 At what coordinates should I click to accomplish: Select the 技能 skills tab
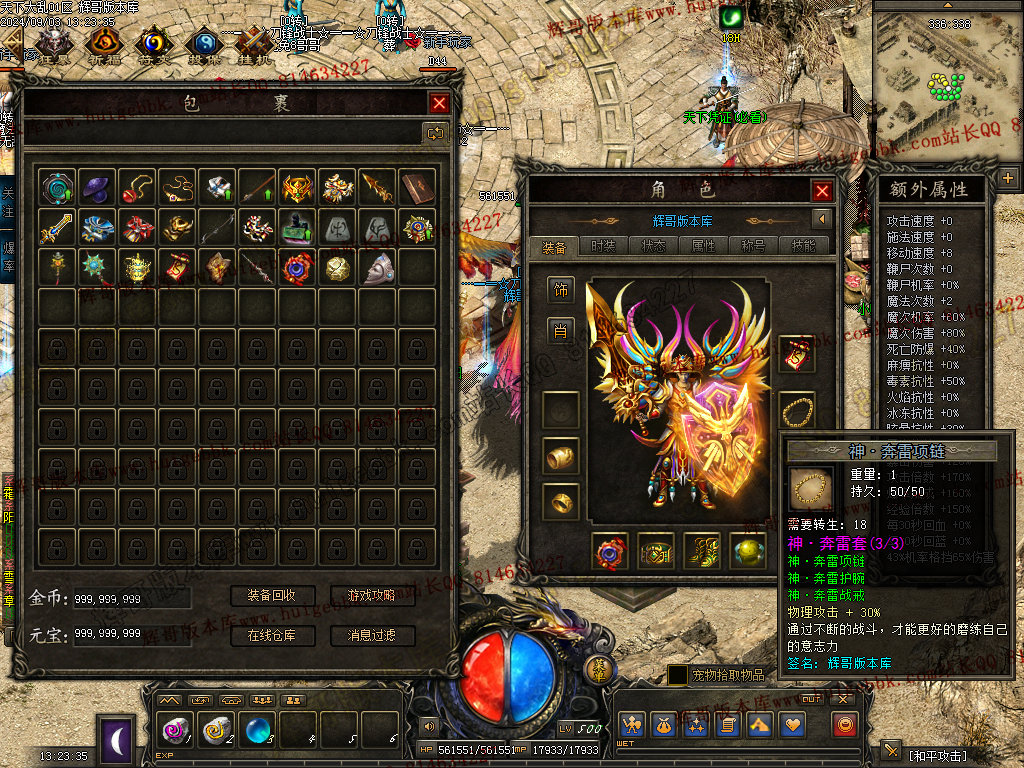coord(800,246)
